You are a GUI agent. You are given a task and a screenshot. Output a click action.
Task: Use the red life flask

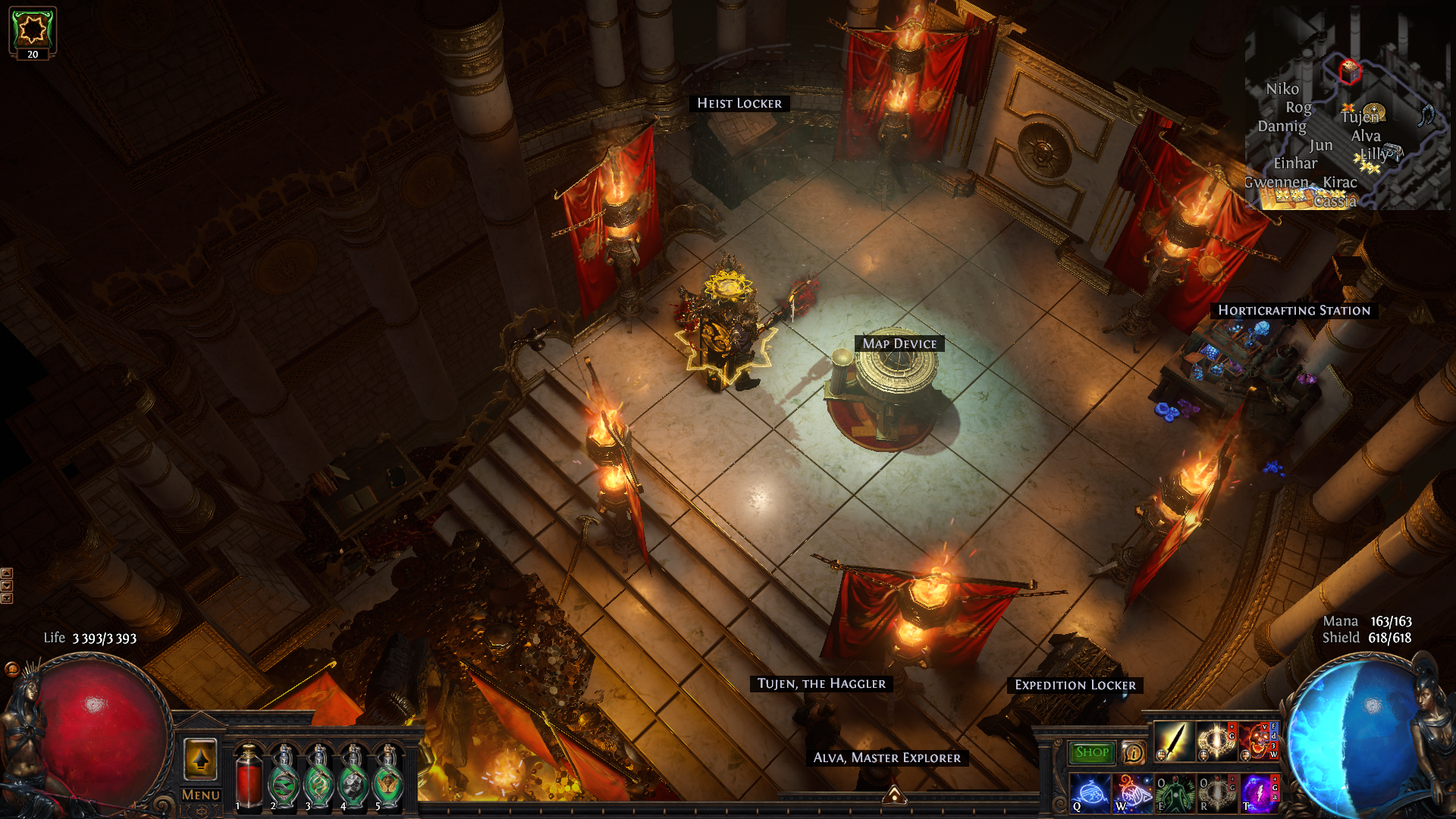[248, 777]
